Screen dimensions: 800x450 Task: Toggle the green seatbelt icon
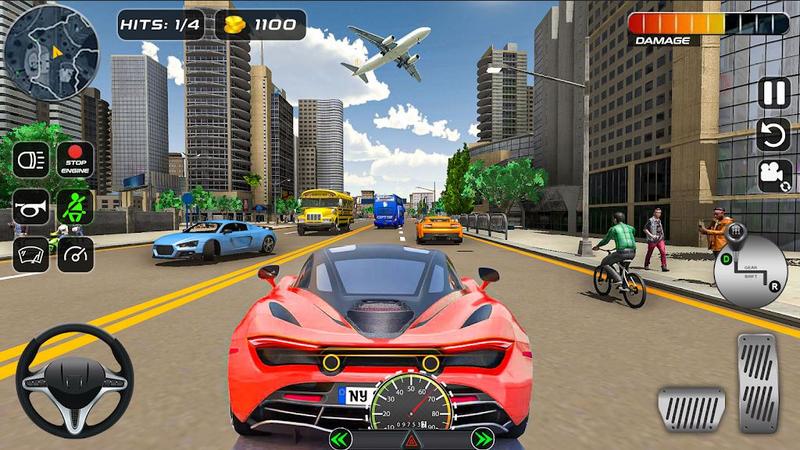(75, 207)
